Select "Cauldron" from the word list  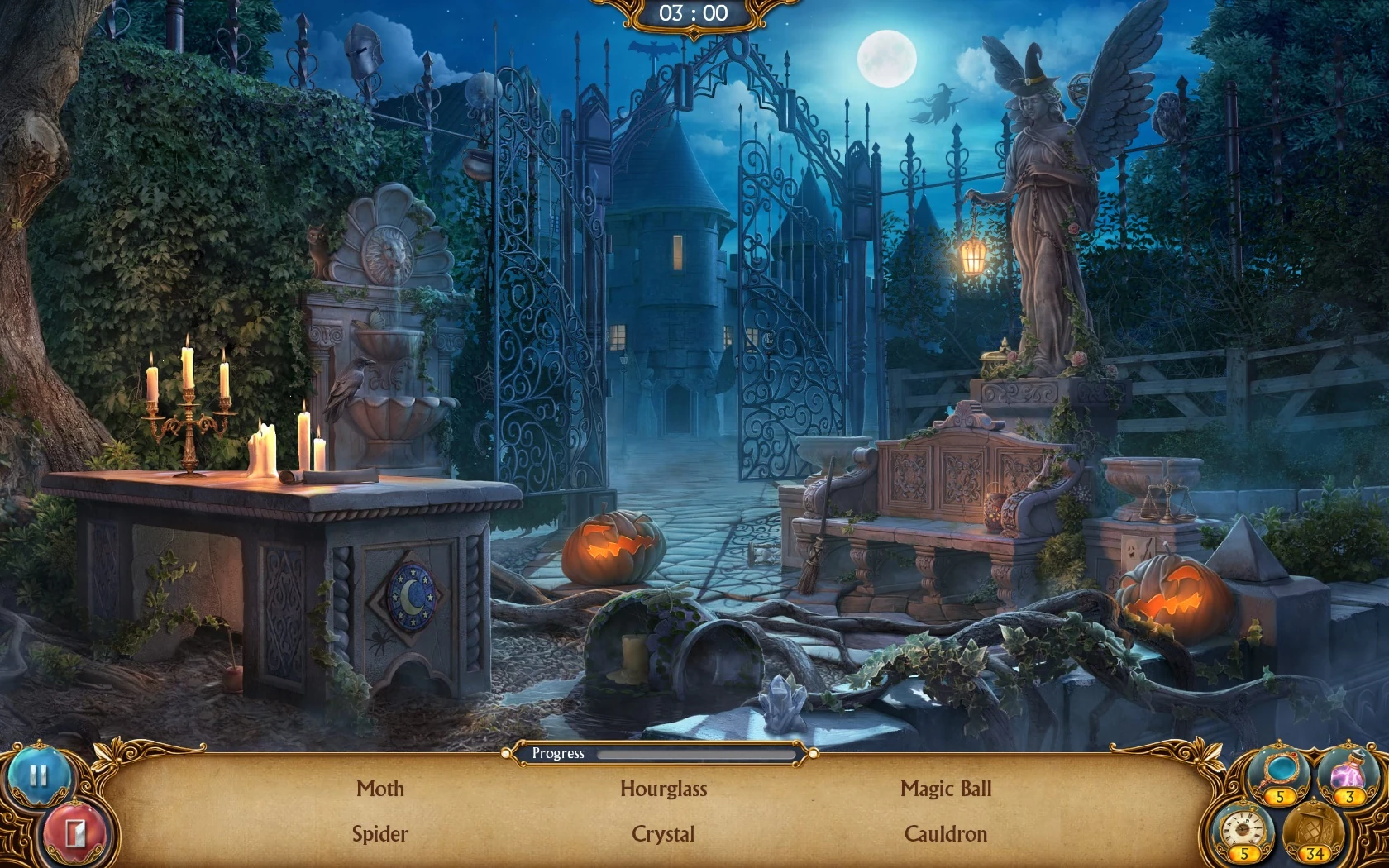coord(947,834)
